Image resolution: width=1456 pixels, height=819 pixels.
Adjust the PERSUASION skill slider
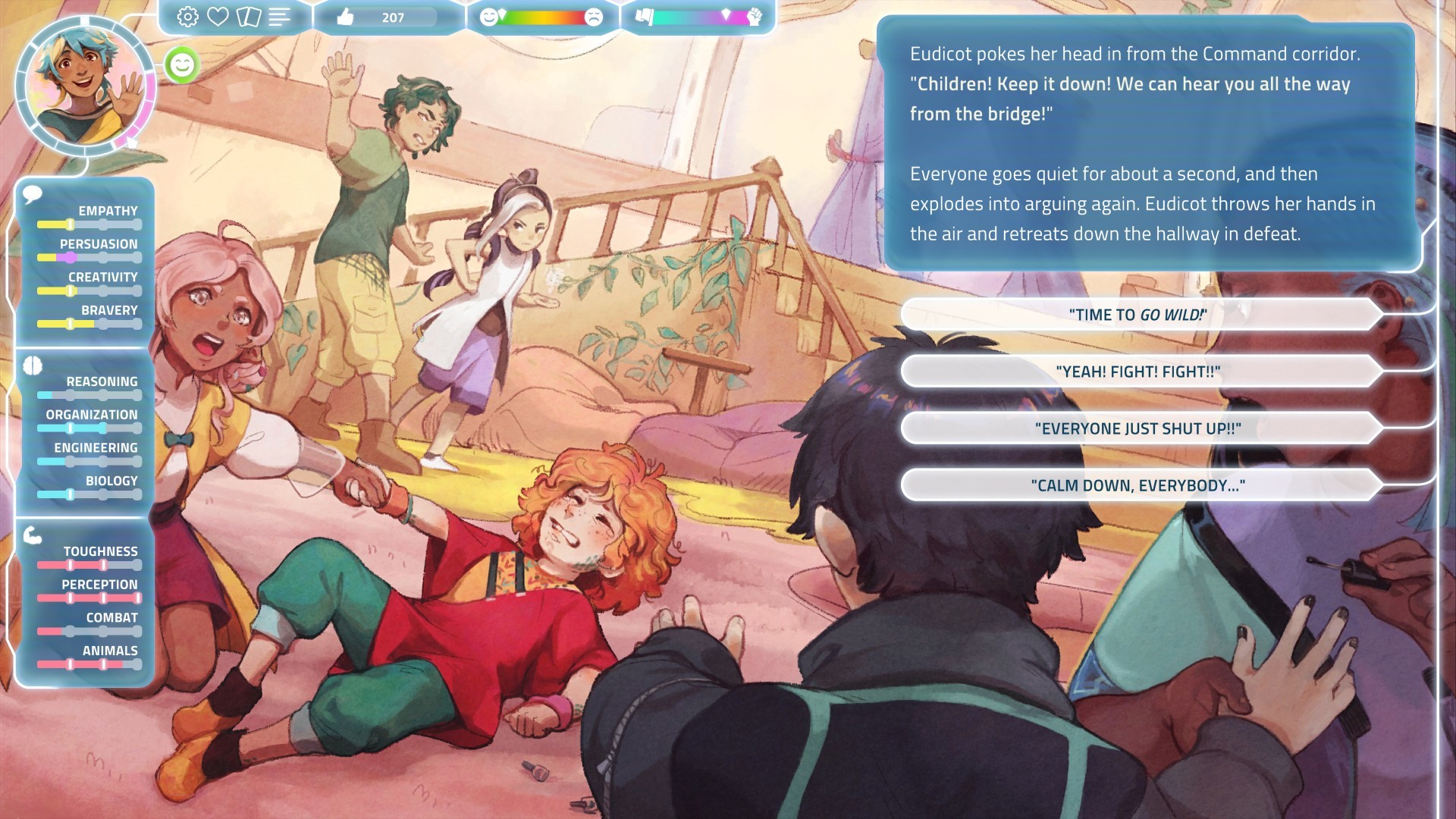click(69, 257)
